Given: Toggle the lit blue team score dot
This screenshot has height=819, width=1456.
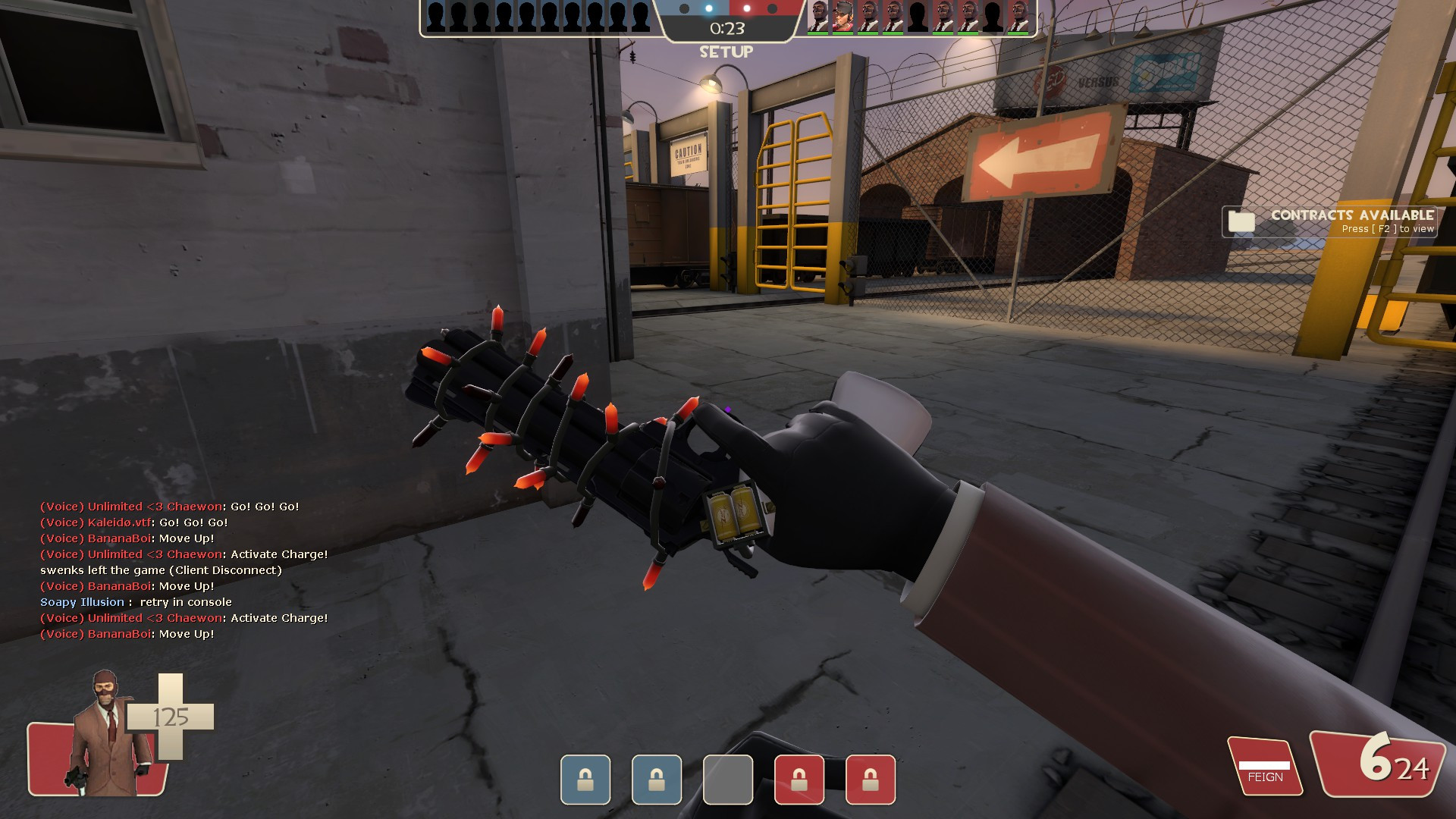Looking at the screenshot, I should [708, 8].
